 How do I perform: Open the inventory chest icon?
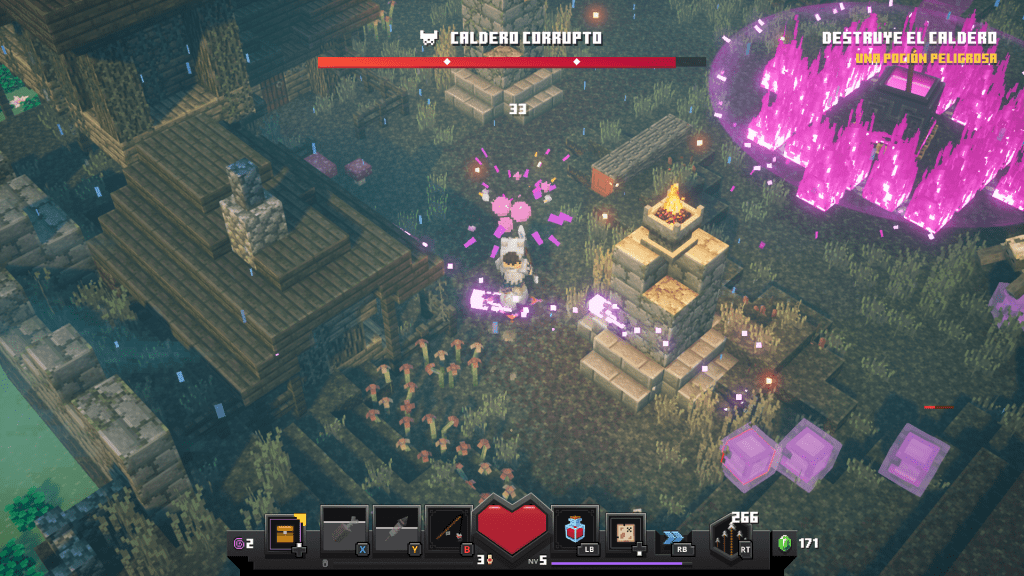point(284,533)
